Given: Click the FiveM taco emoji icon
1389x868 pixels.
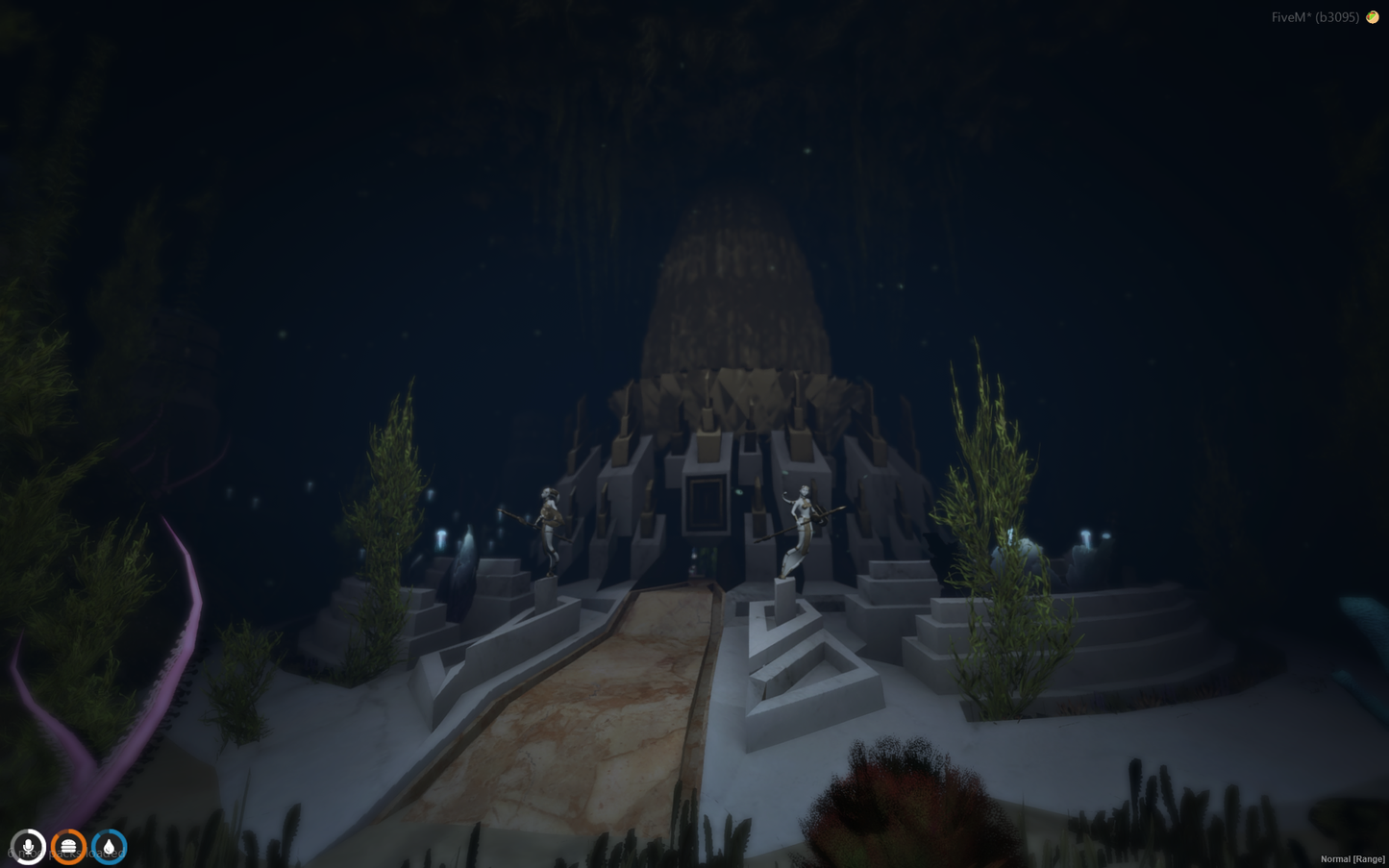Looking at the screenshot, I should (x=1373, y=17).
